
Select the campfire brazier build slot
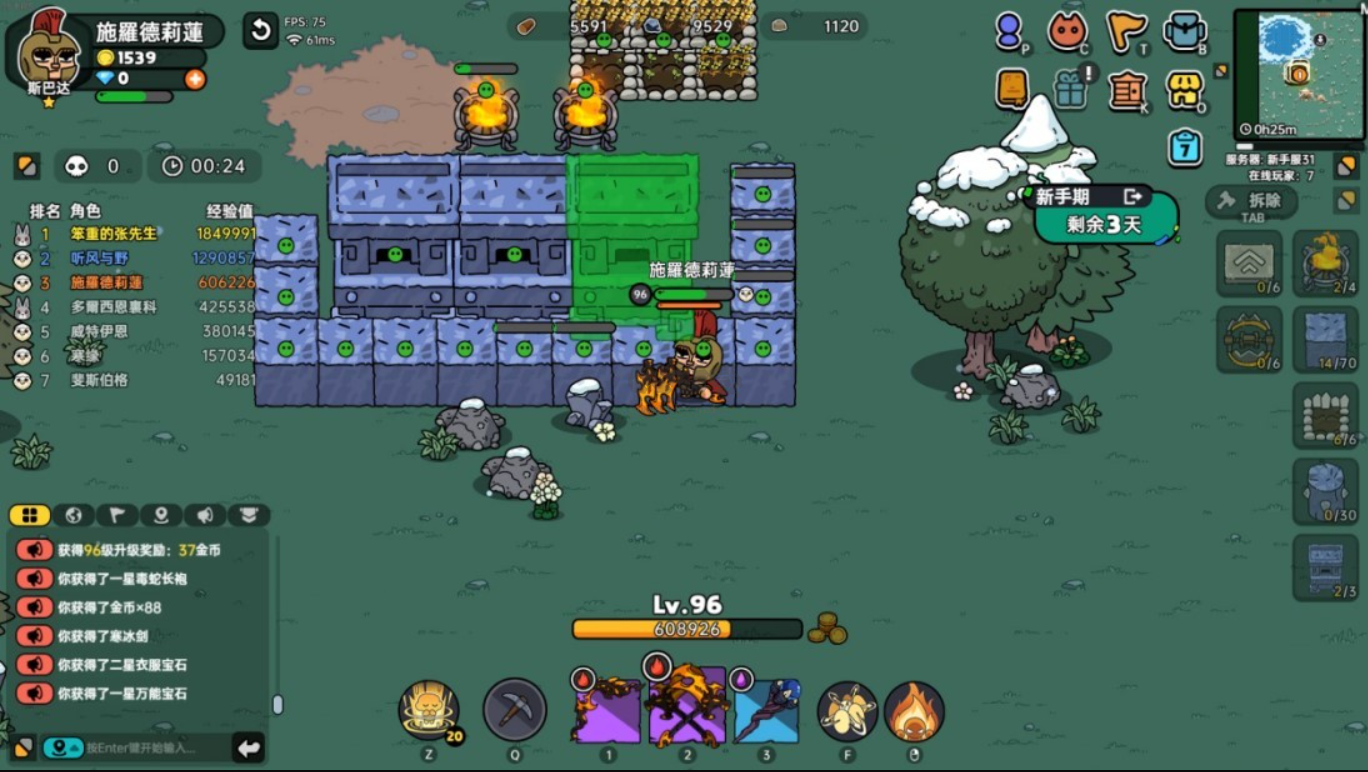tap(1325, 263)
